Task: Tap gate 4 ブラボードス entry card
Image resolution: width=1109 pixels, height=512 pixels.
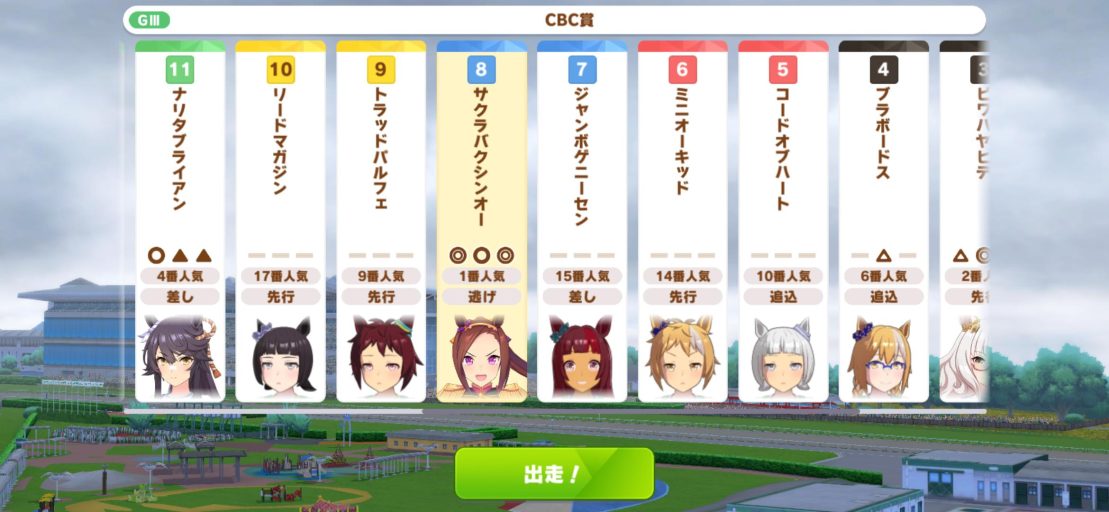Action: point(883,222)
